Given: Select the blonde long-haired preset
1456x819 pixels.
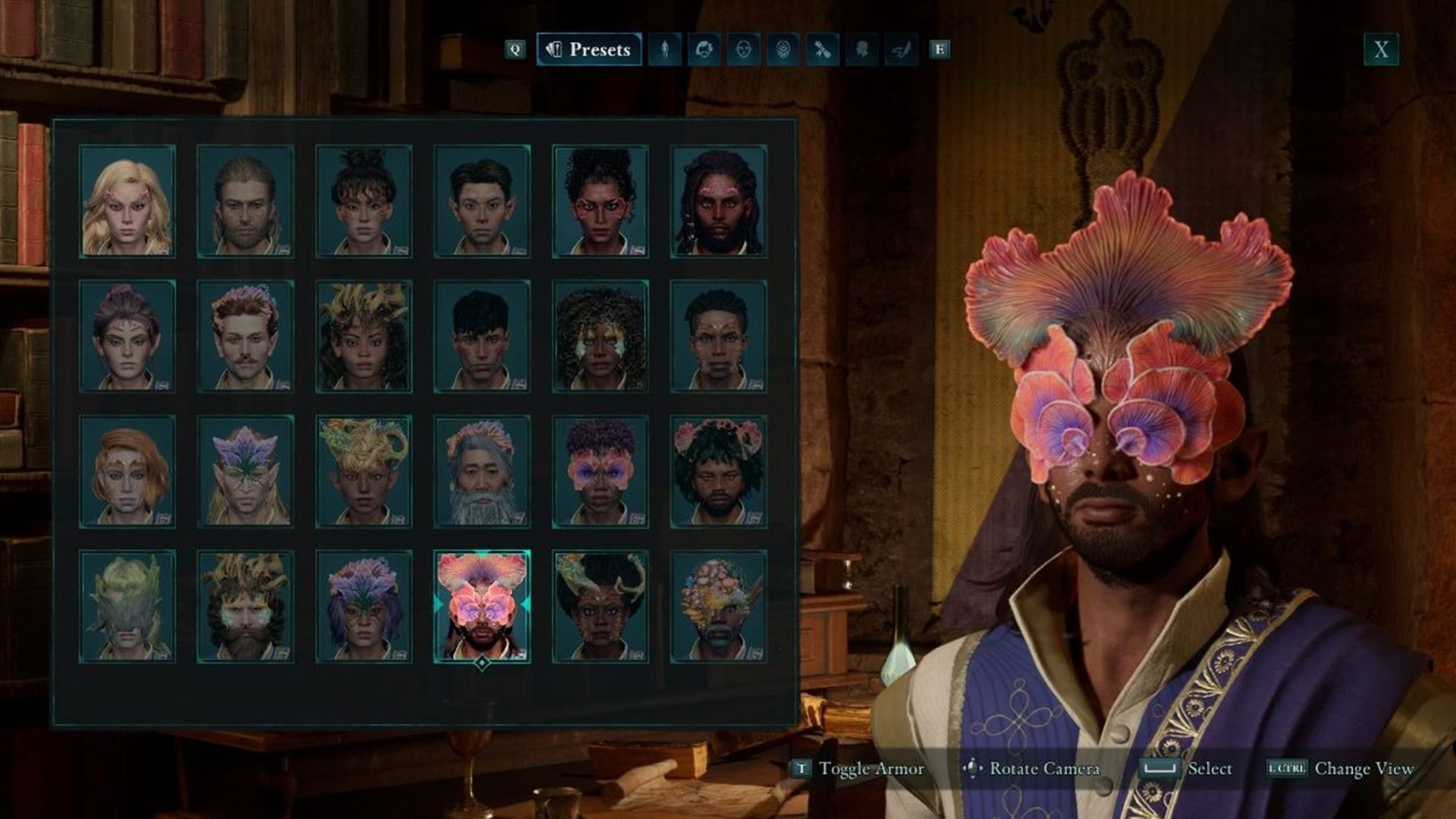Looking at the screenshot, I should (x=127, y=201).
